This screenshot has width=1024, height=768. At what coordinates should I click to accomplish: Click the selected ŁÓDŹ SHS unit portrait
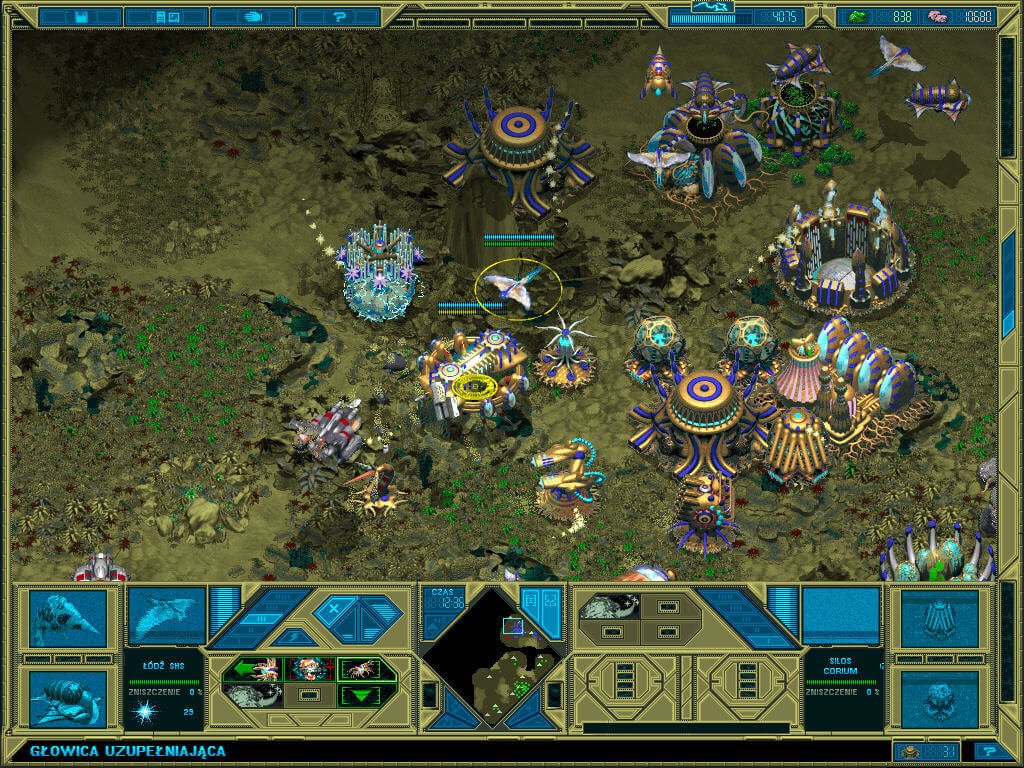166,615
